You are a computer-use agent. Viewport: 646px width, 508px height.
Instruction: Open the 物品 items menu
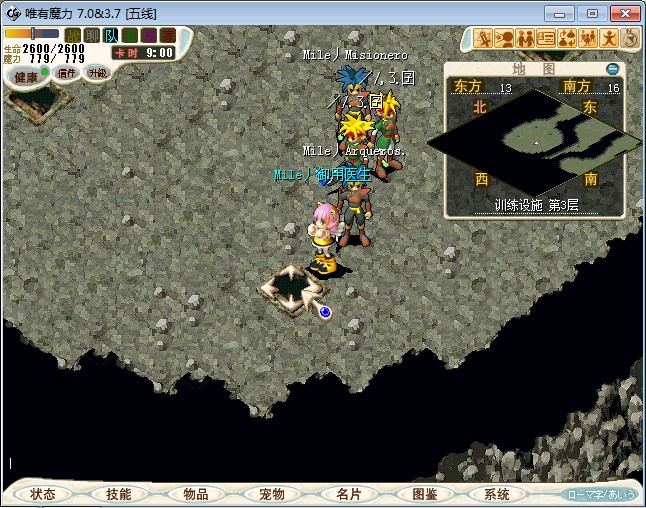195,494
